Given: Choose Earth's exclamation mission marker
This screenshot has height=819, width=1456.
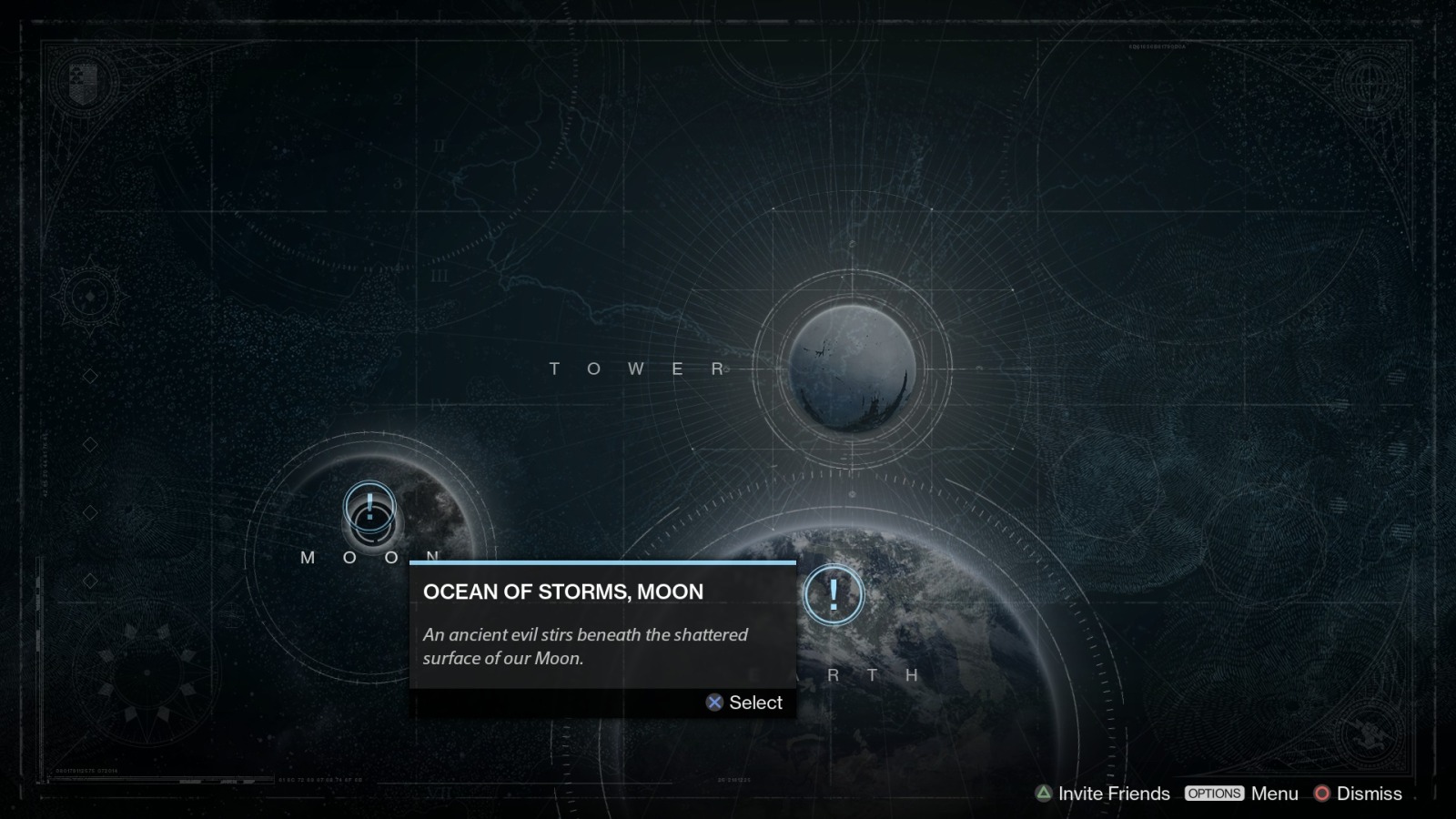Looking at the screenshot, I should [833, 595].
